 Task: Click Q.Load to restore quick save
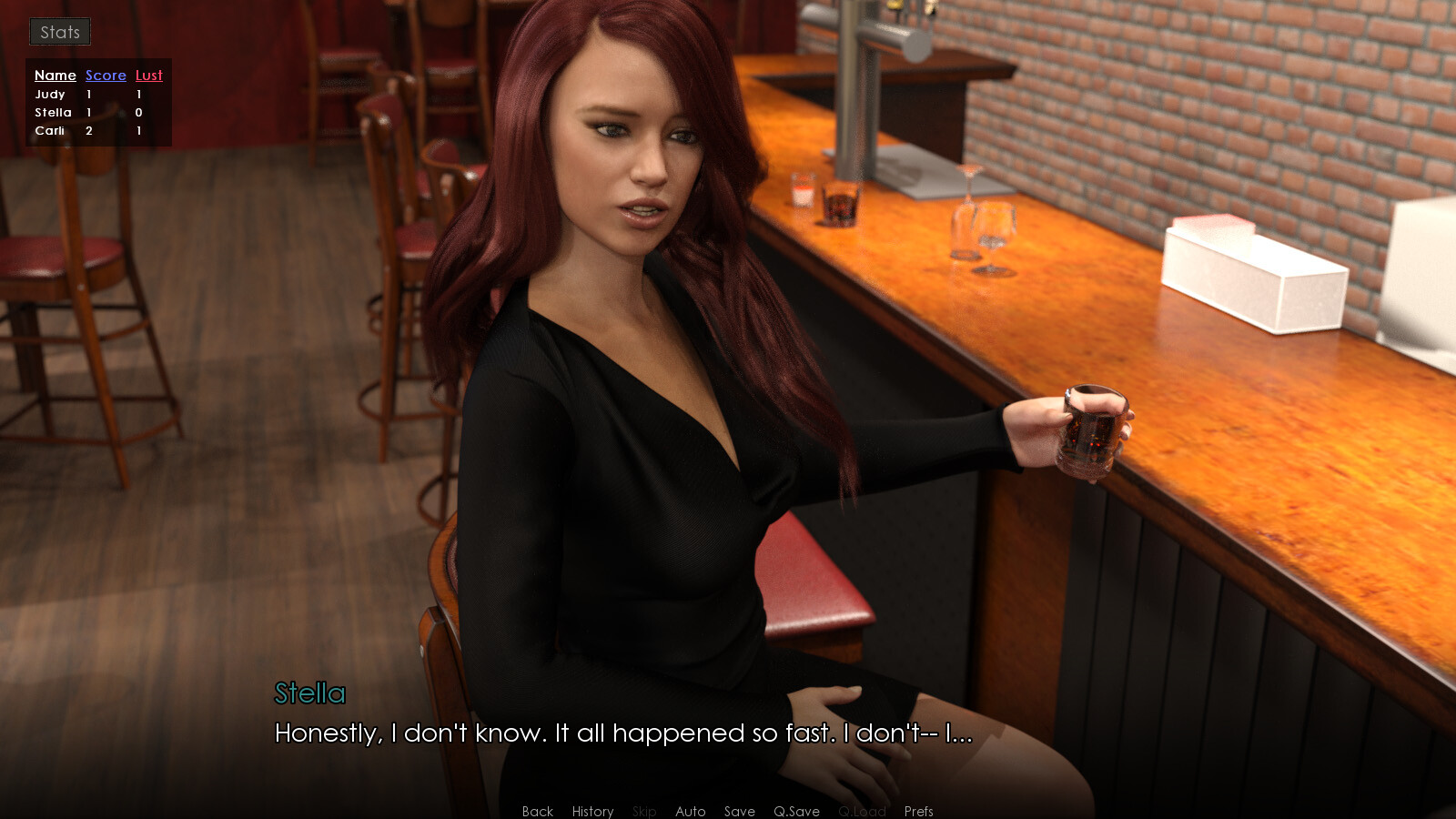[x=862, y=811]
